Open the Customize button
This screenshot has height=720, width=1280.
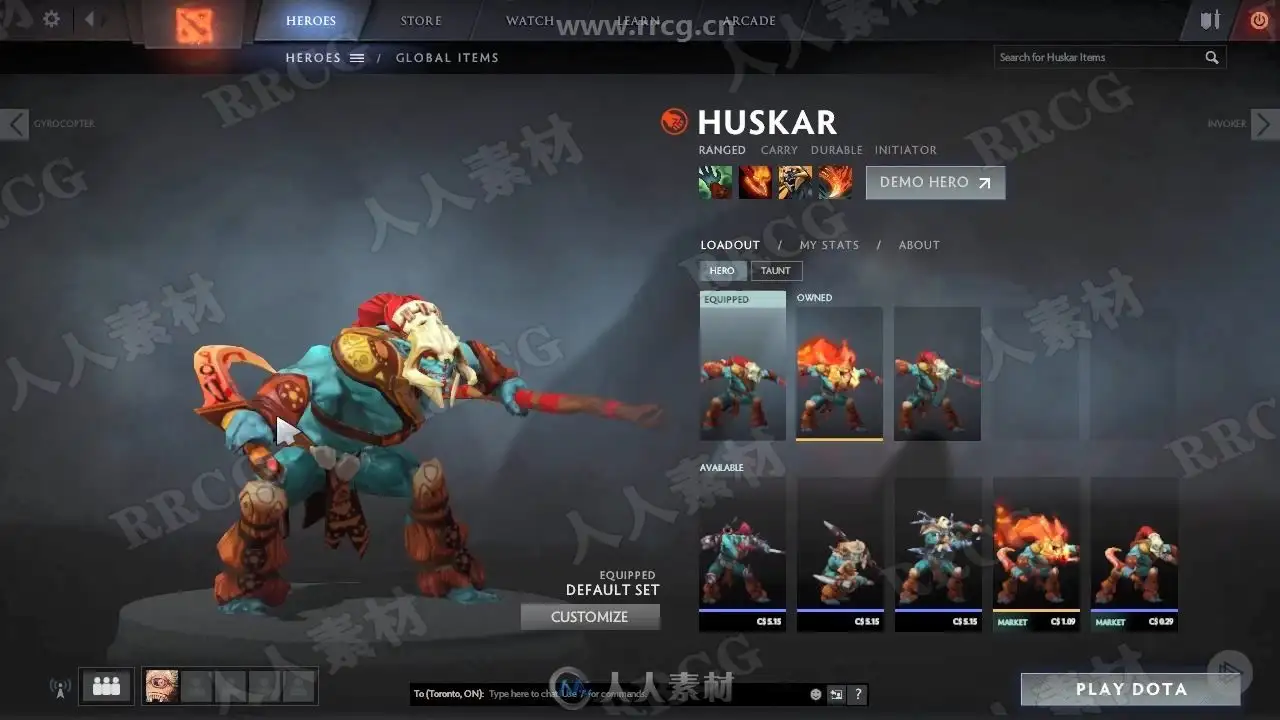click(x=590, y=617)
